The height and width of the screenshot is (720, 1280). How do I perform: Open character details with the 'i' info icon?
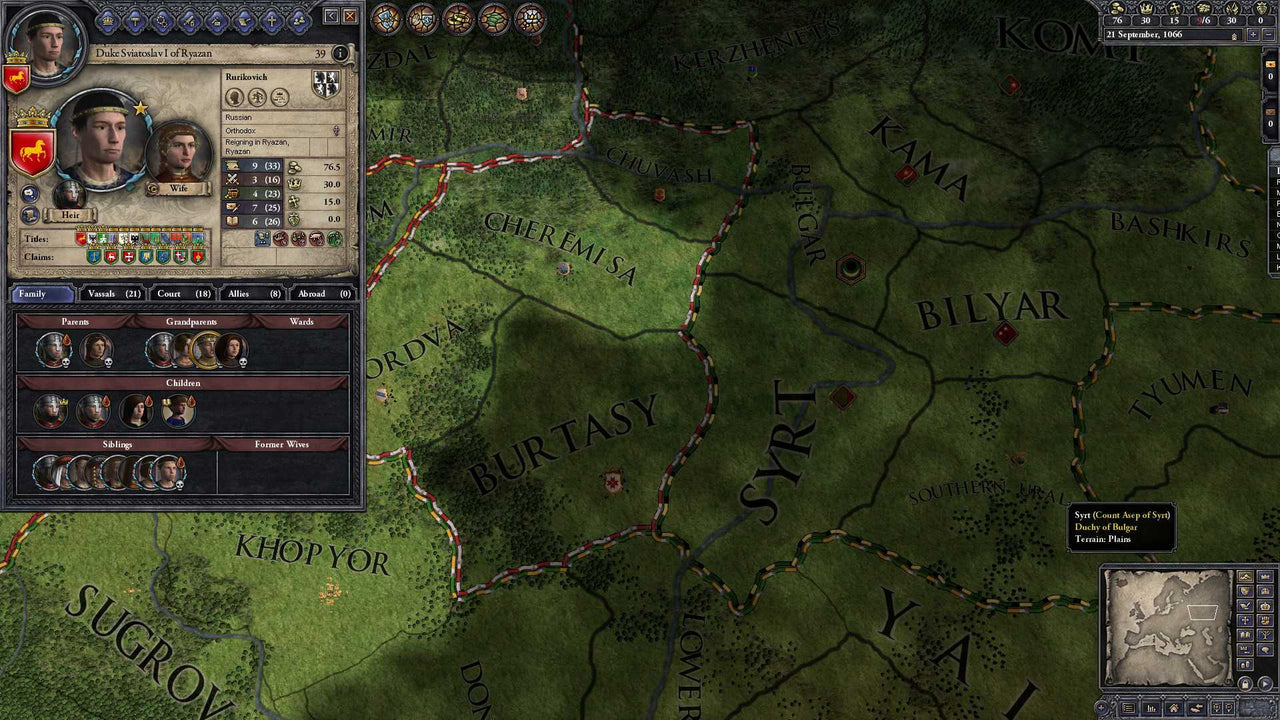[340, 52]
